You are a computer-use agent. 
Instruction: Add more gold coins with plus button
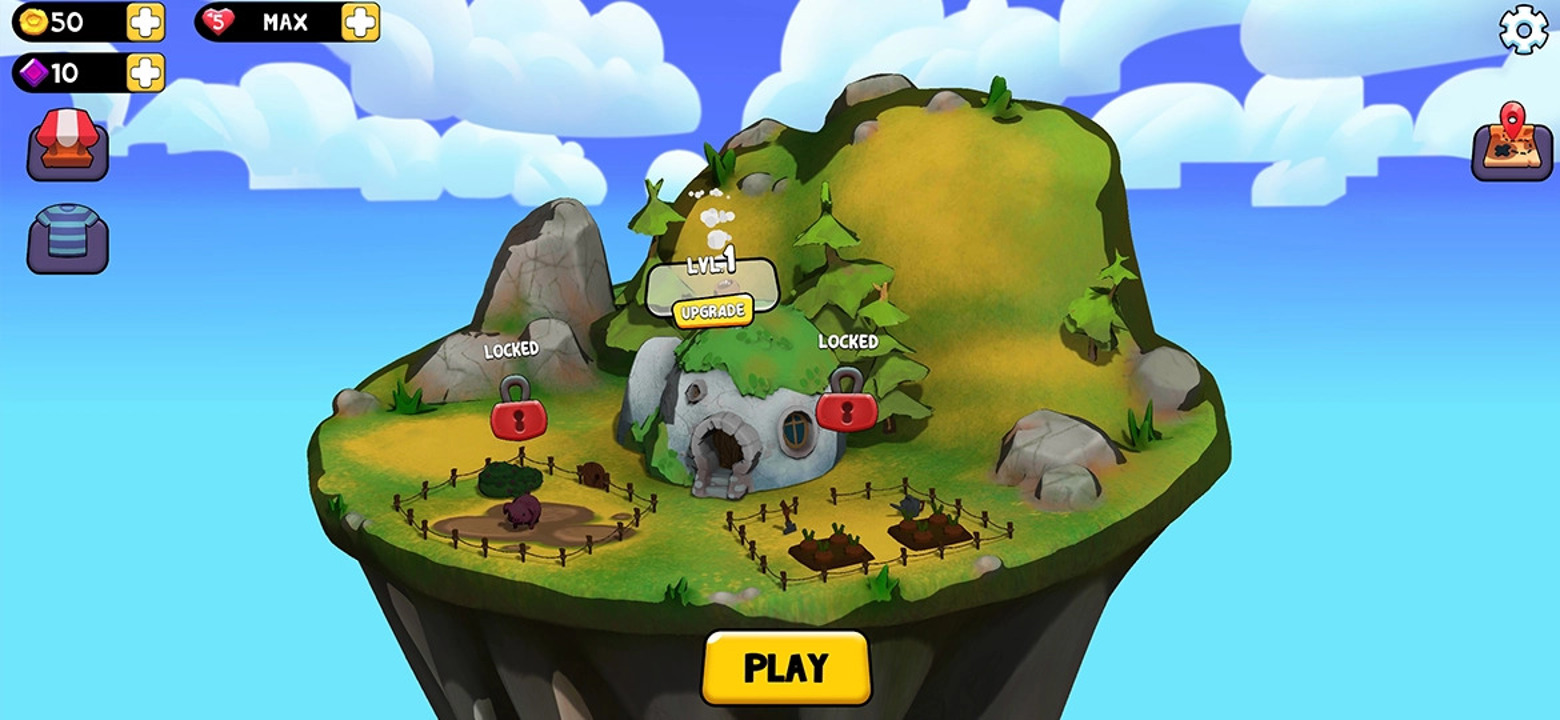coord(146,22)
